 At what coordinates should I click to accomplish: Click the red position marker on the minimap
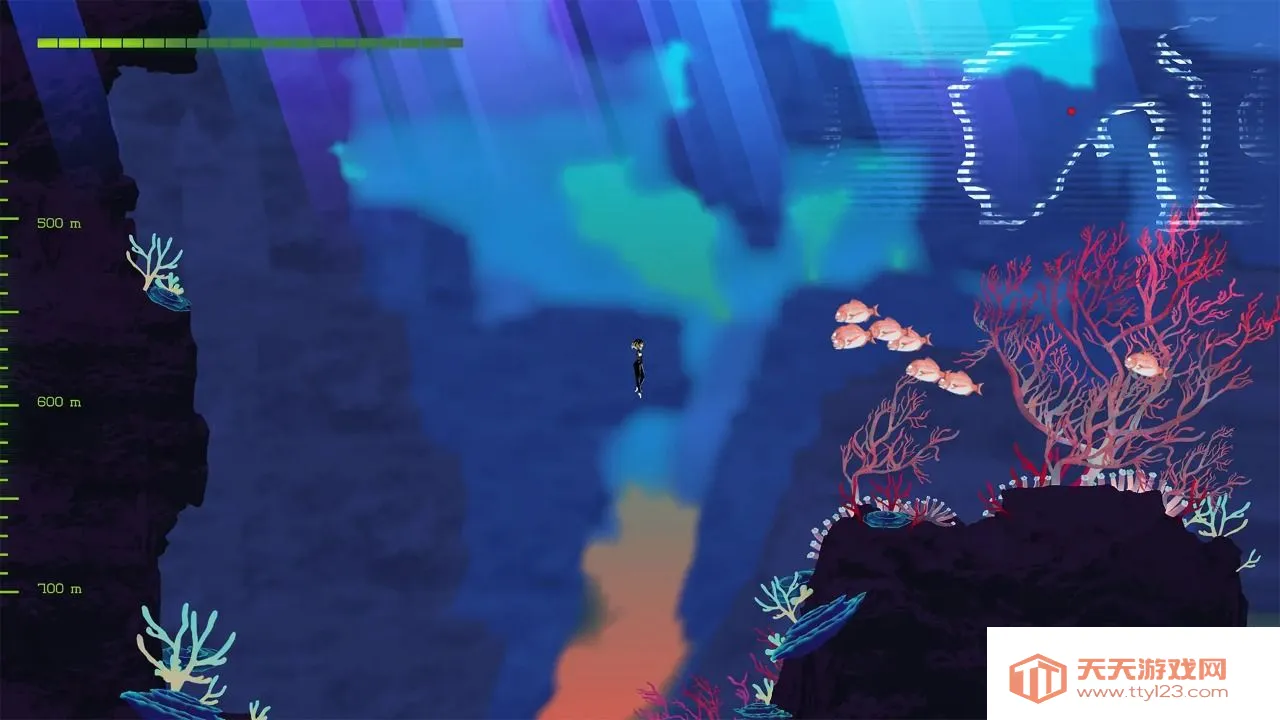(x=1071, y=111)
